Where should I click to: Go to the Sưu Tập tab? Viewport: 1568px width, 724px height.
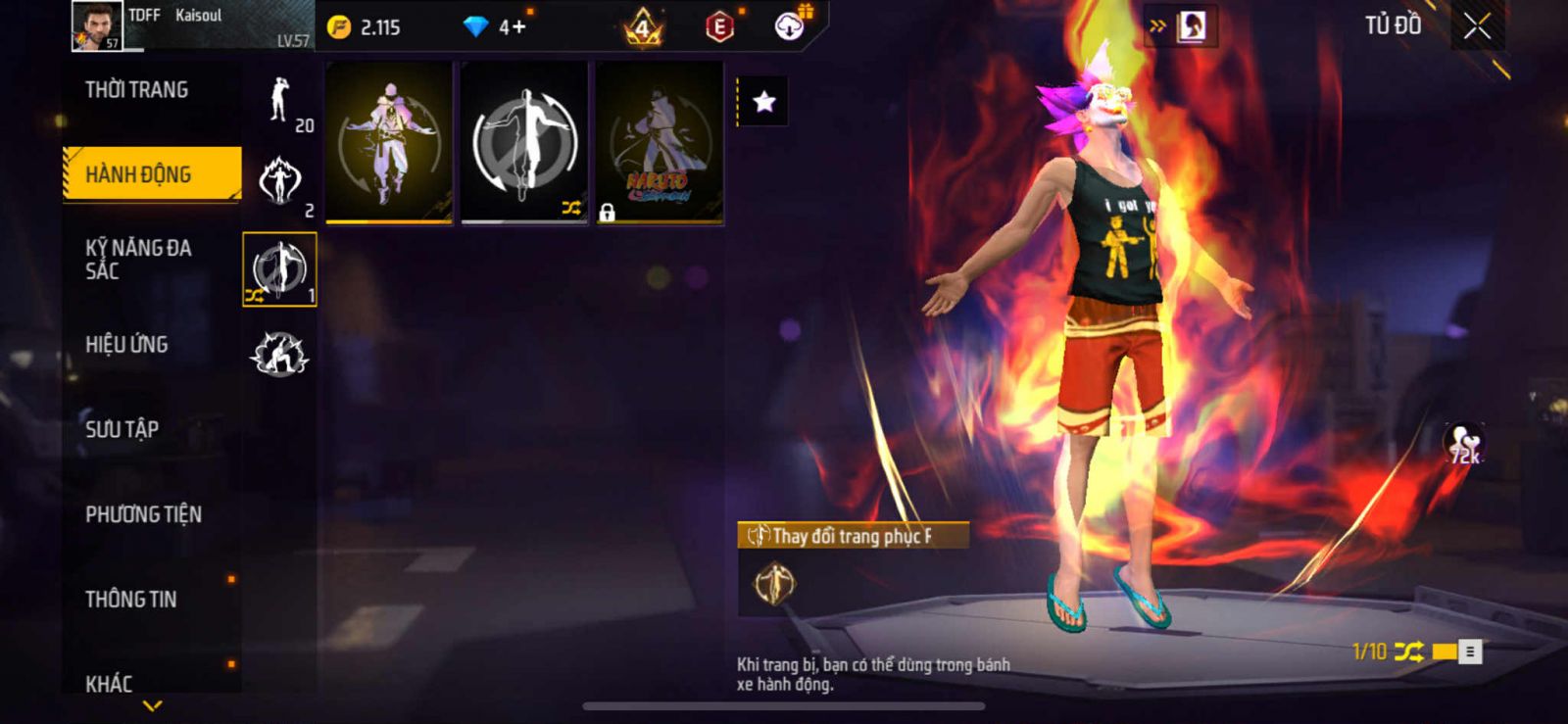(x=122, y=429)
